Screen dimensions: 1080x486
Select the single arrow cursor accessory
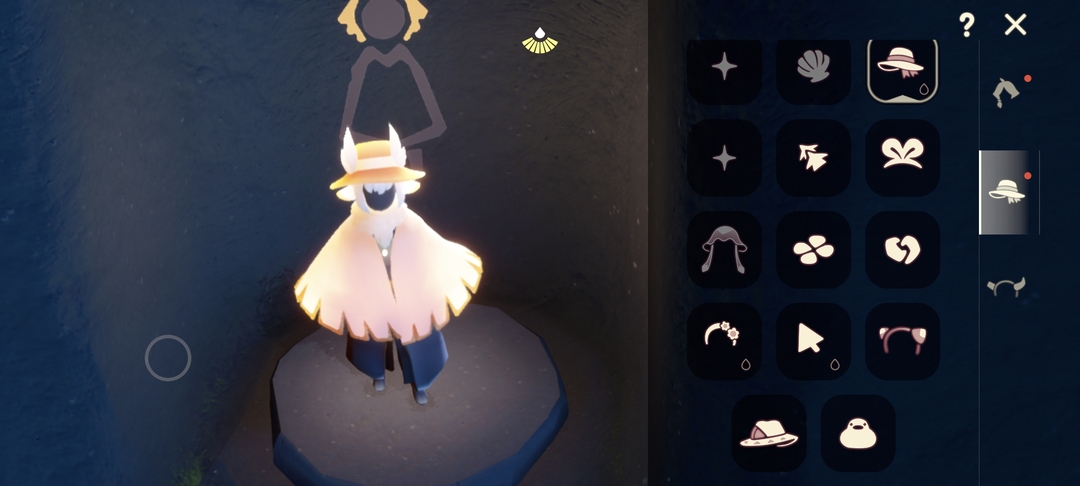[x=813, y=340]
